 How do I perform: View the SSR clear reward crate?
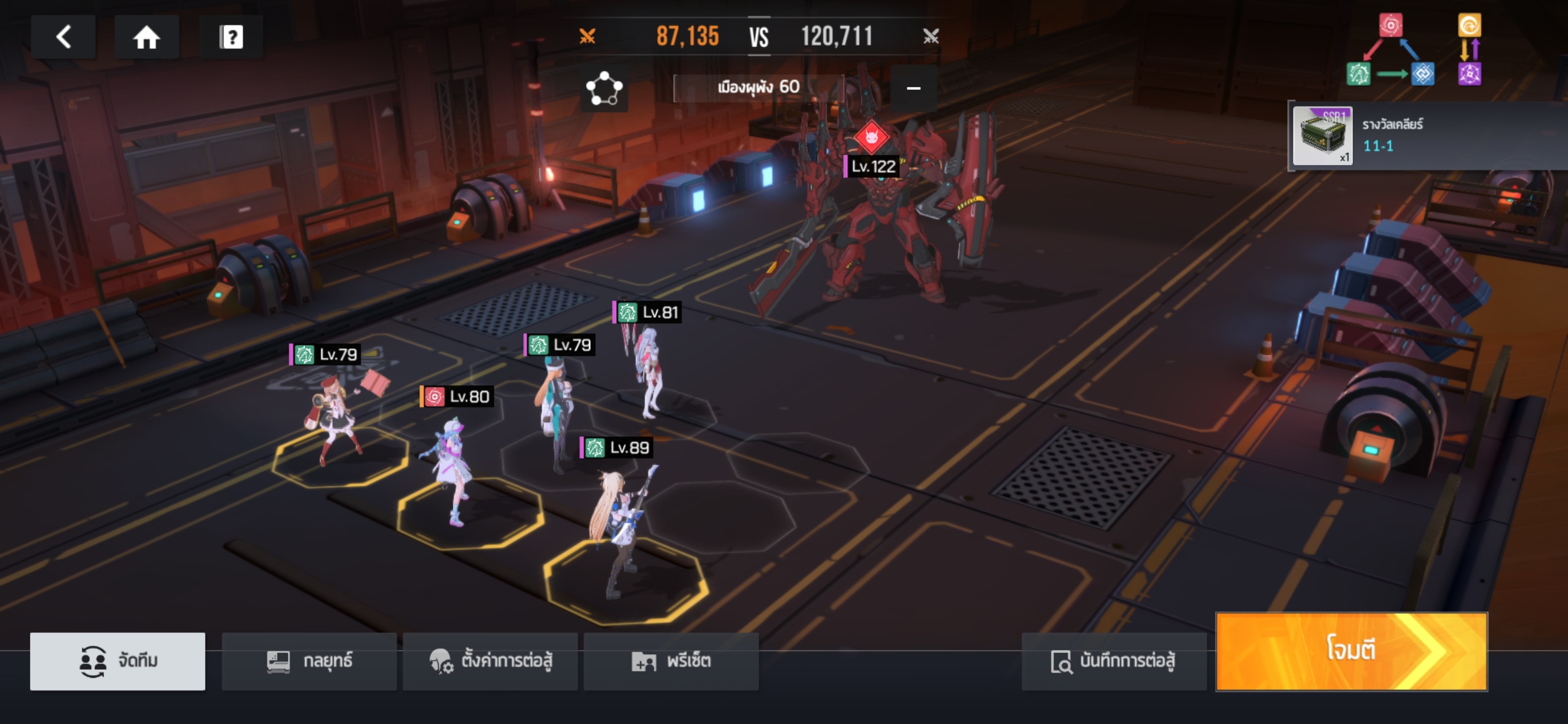1322,136
